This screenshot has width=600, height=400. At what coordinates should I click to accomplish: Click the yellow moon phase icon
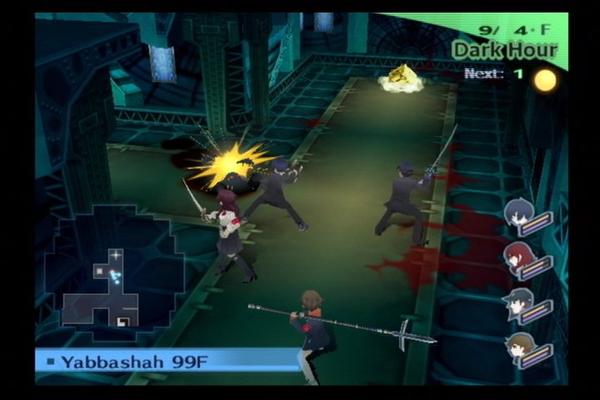tap(545, 80)
